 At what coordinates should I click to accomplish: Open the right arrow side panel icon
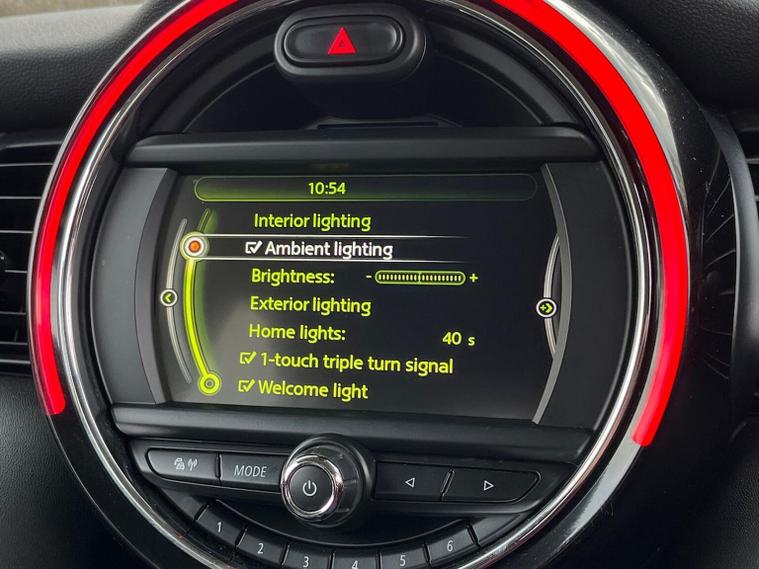click(x=546, y=307)
